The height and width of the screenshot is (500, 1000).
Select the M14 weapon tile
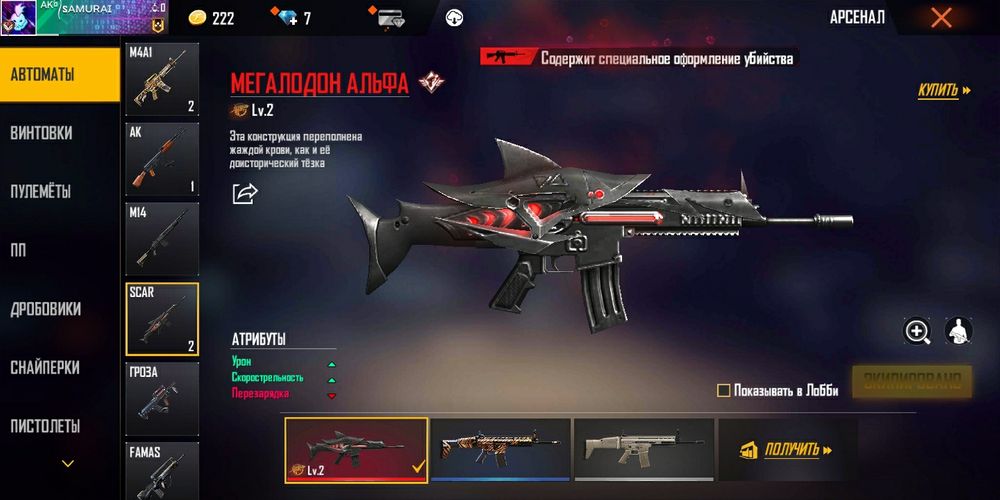tap(162, 239)
